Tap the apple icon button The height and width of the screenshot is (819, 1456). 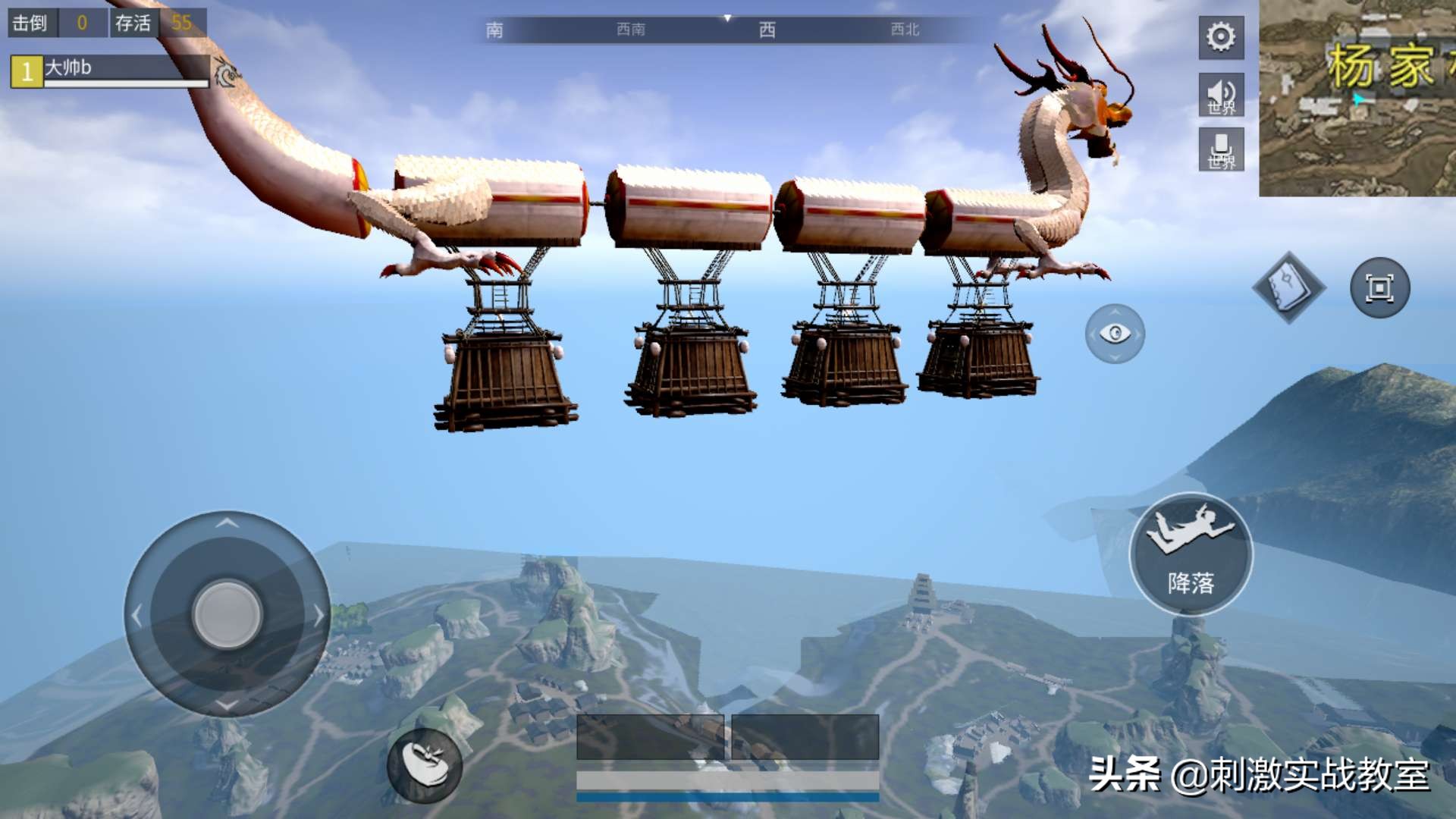[x=425, y=764]
